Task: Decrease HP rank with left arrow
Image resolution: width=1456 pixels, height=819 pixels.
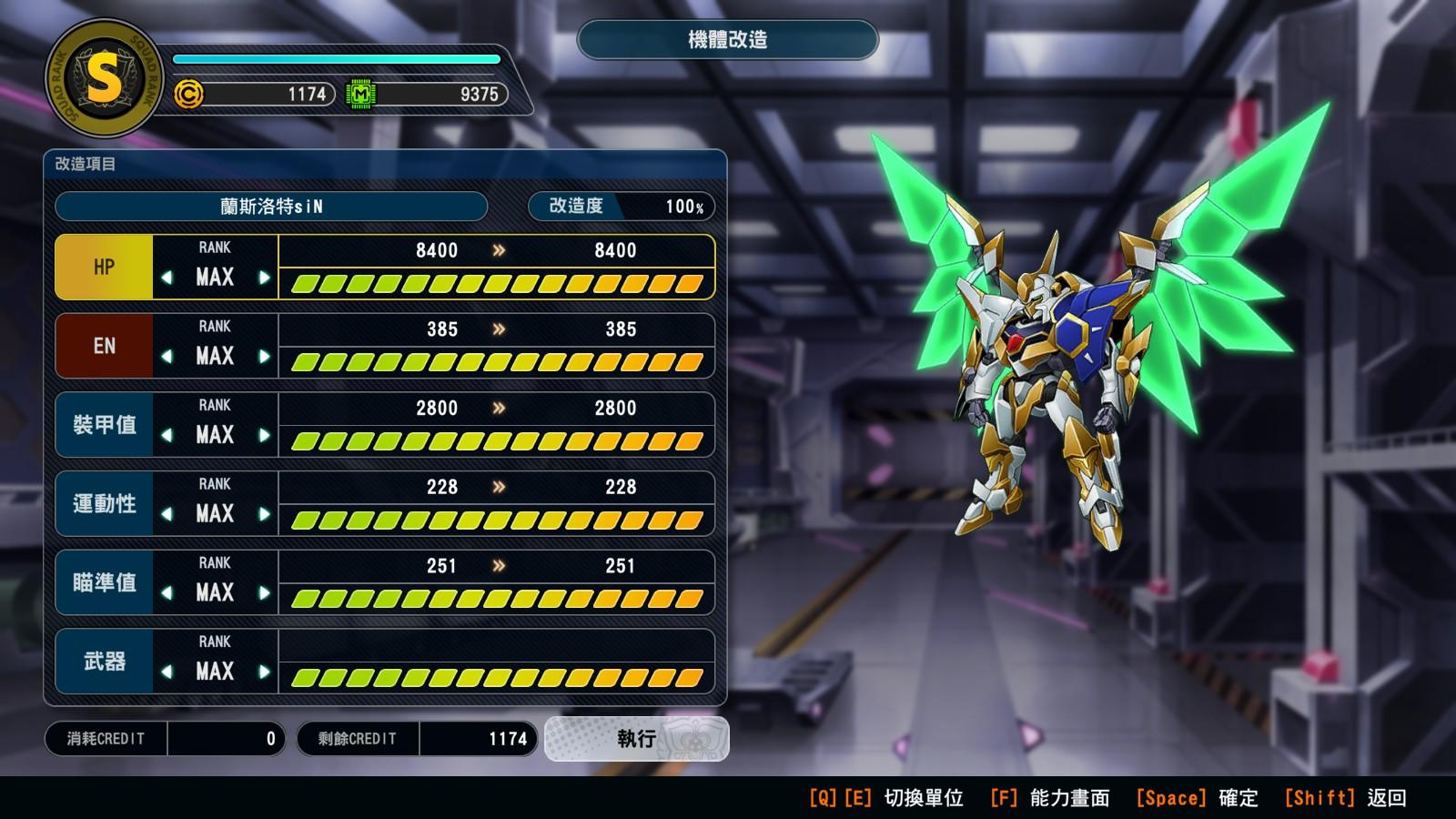Action: tap(167, 278)
